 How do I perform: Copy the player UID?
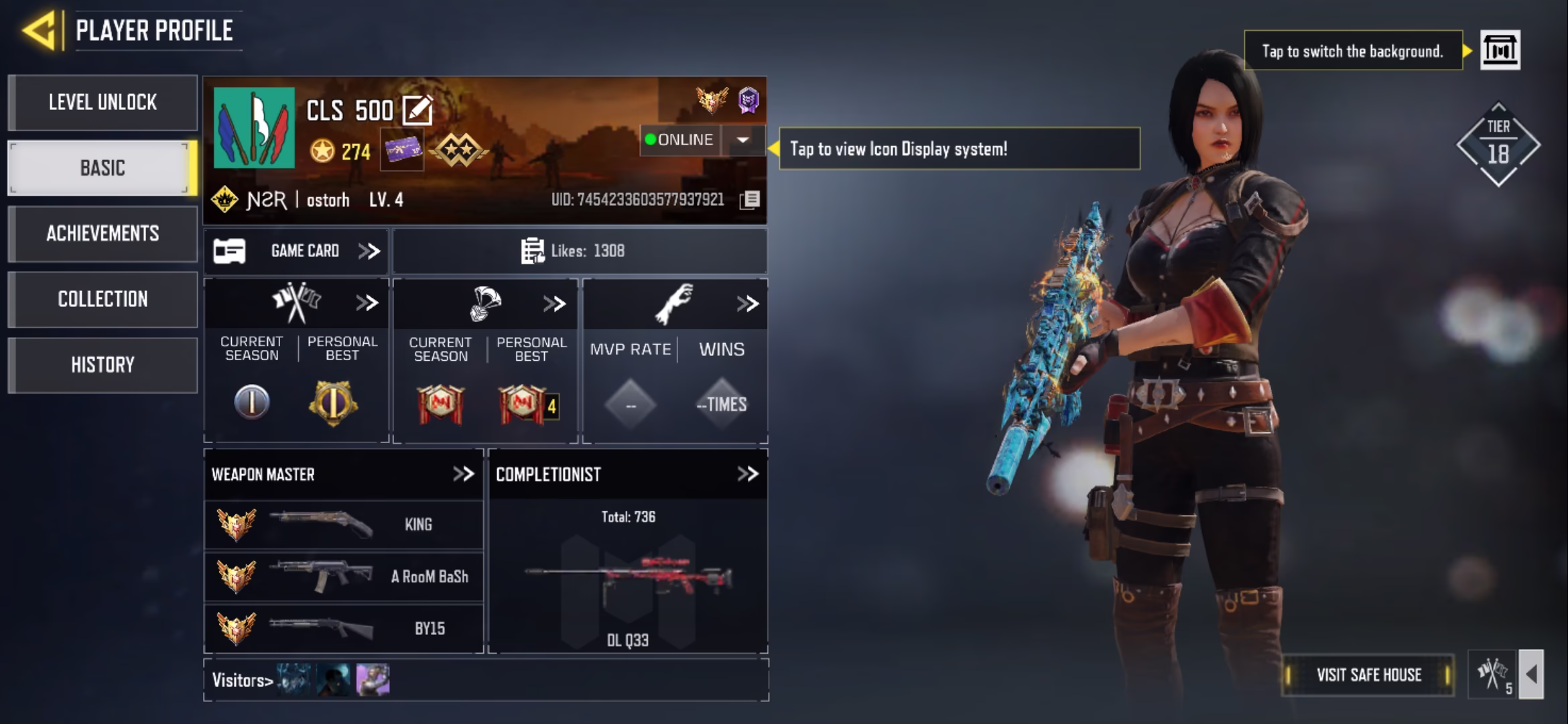[x=750, y=200]
